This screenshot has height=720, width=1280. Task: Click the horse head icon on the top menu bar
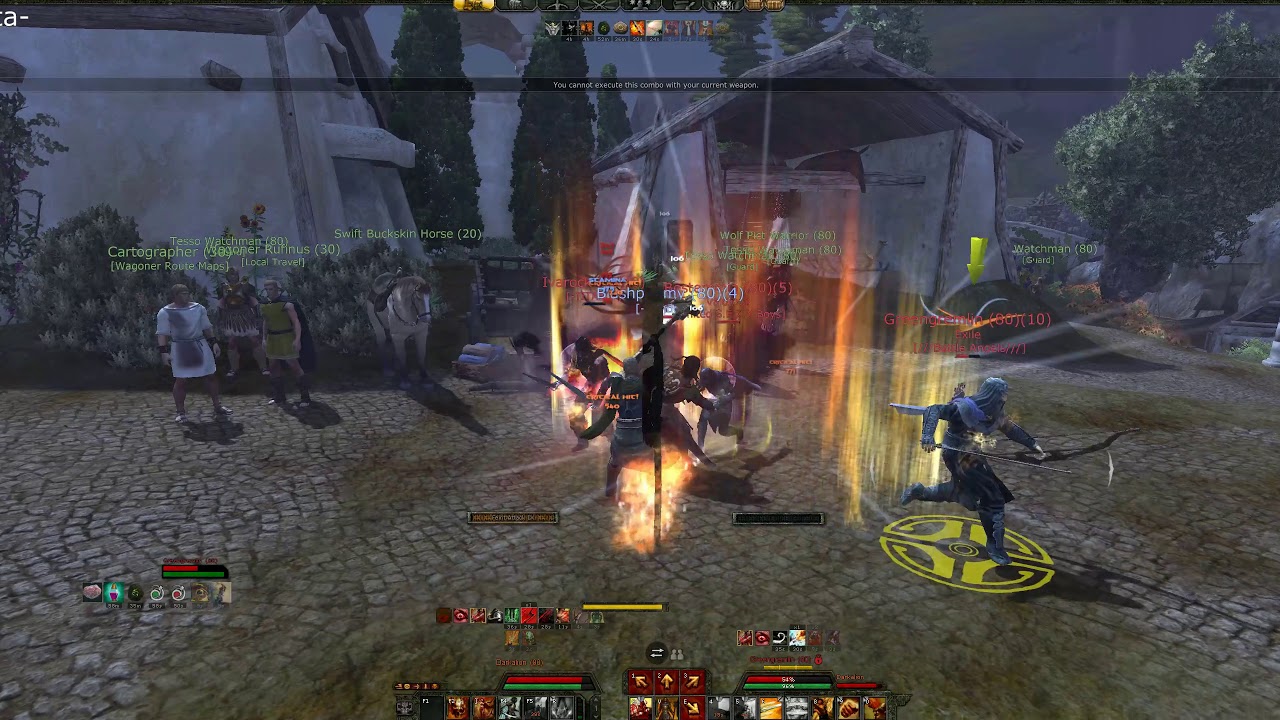tap(515, 7)
